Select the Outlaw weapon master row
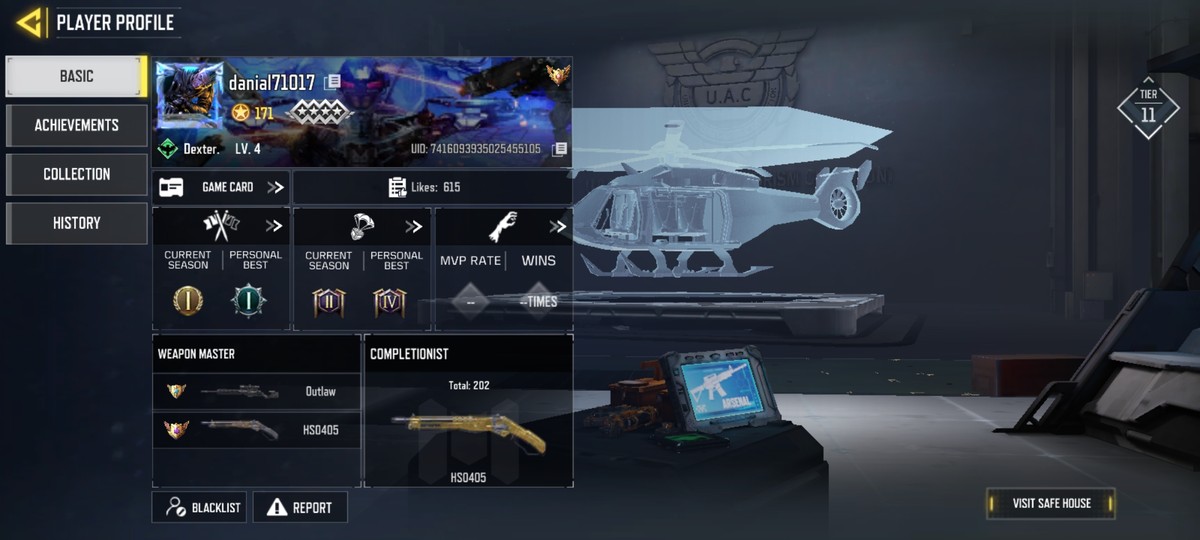This screenshot has height=540, width=1200. [x=256, y=391]
